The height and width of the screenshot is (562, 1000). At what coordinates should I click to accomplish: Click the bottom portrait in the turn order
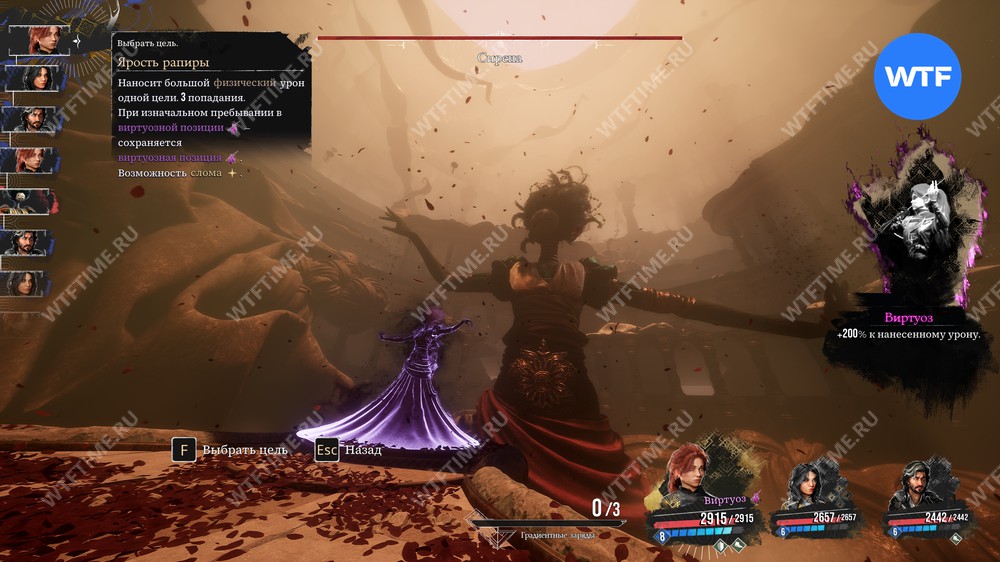pos(28,283)
